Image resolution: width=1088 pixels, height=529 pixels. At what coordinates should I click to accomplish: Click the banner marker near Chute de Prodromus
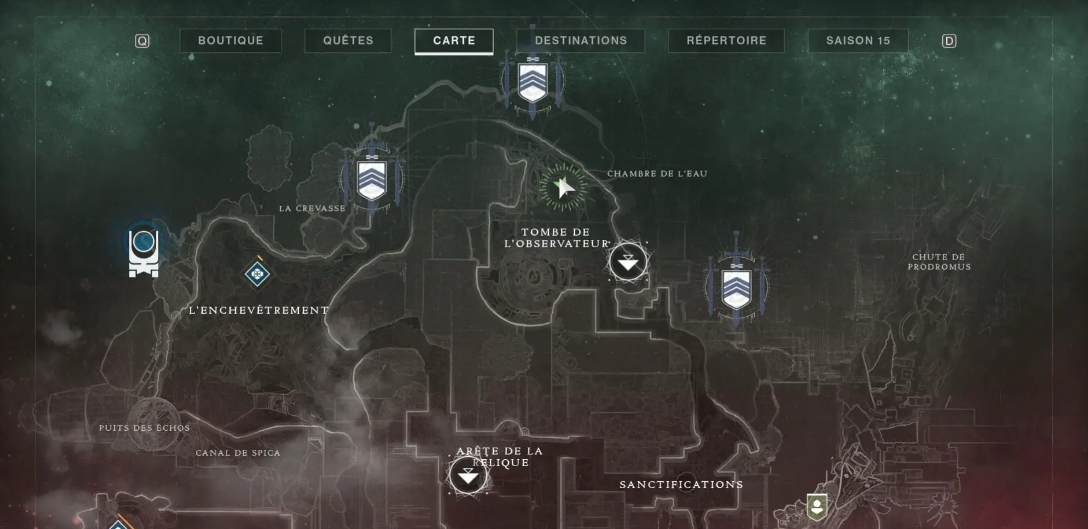(x=737, y=286)
